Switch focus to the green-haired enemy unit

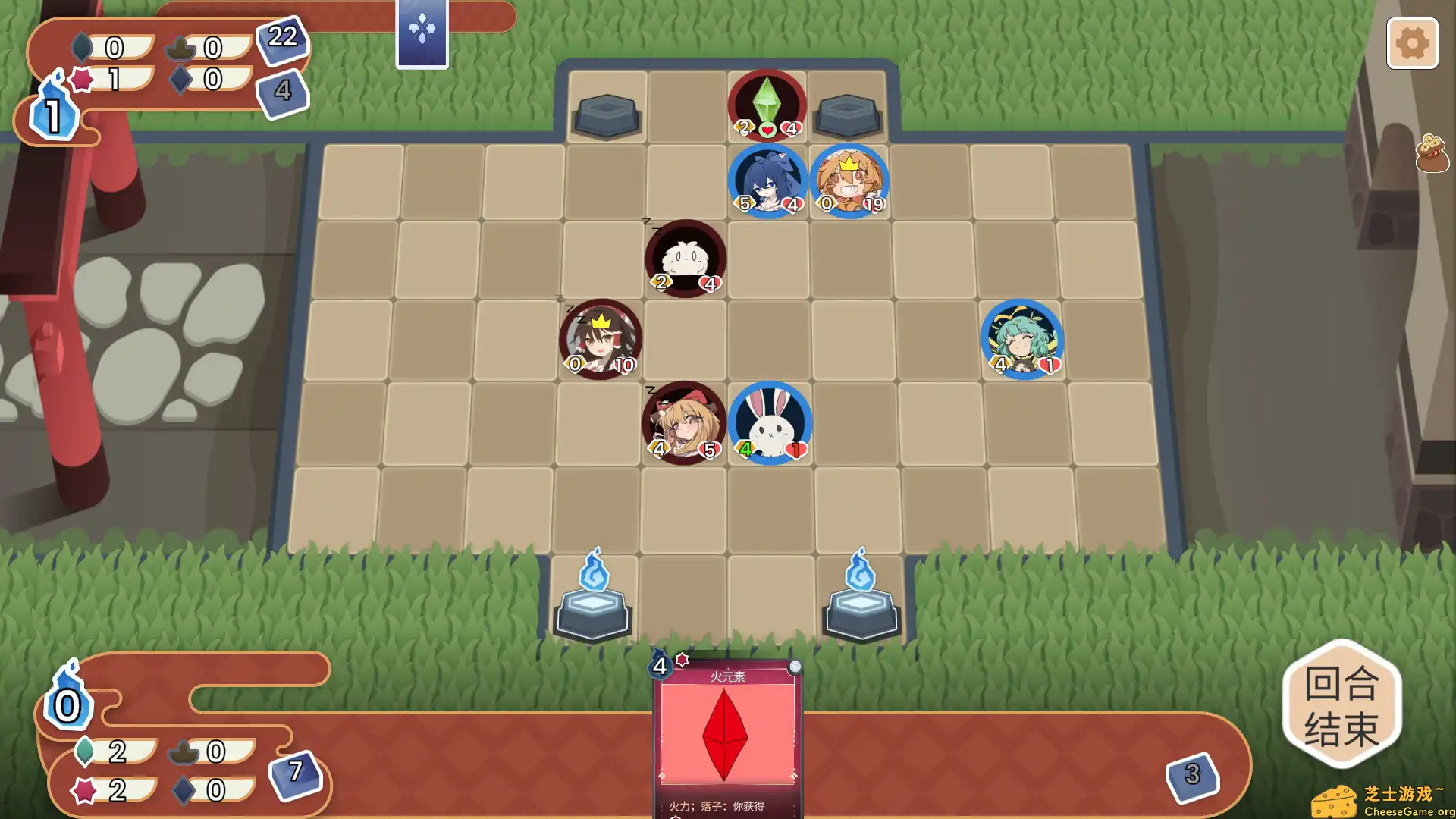tap(1022, 340)
